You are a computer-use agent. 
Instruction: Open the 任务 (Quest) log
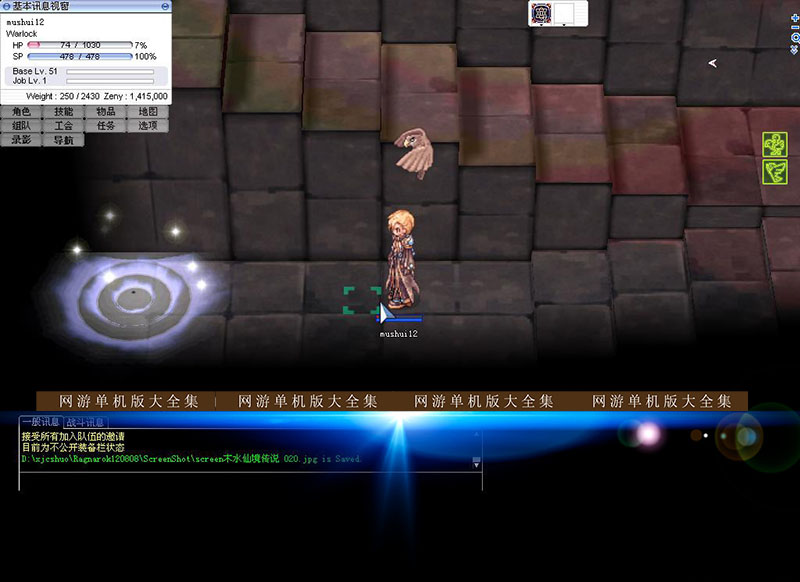(106, 126)
